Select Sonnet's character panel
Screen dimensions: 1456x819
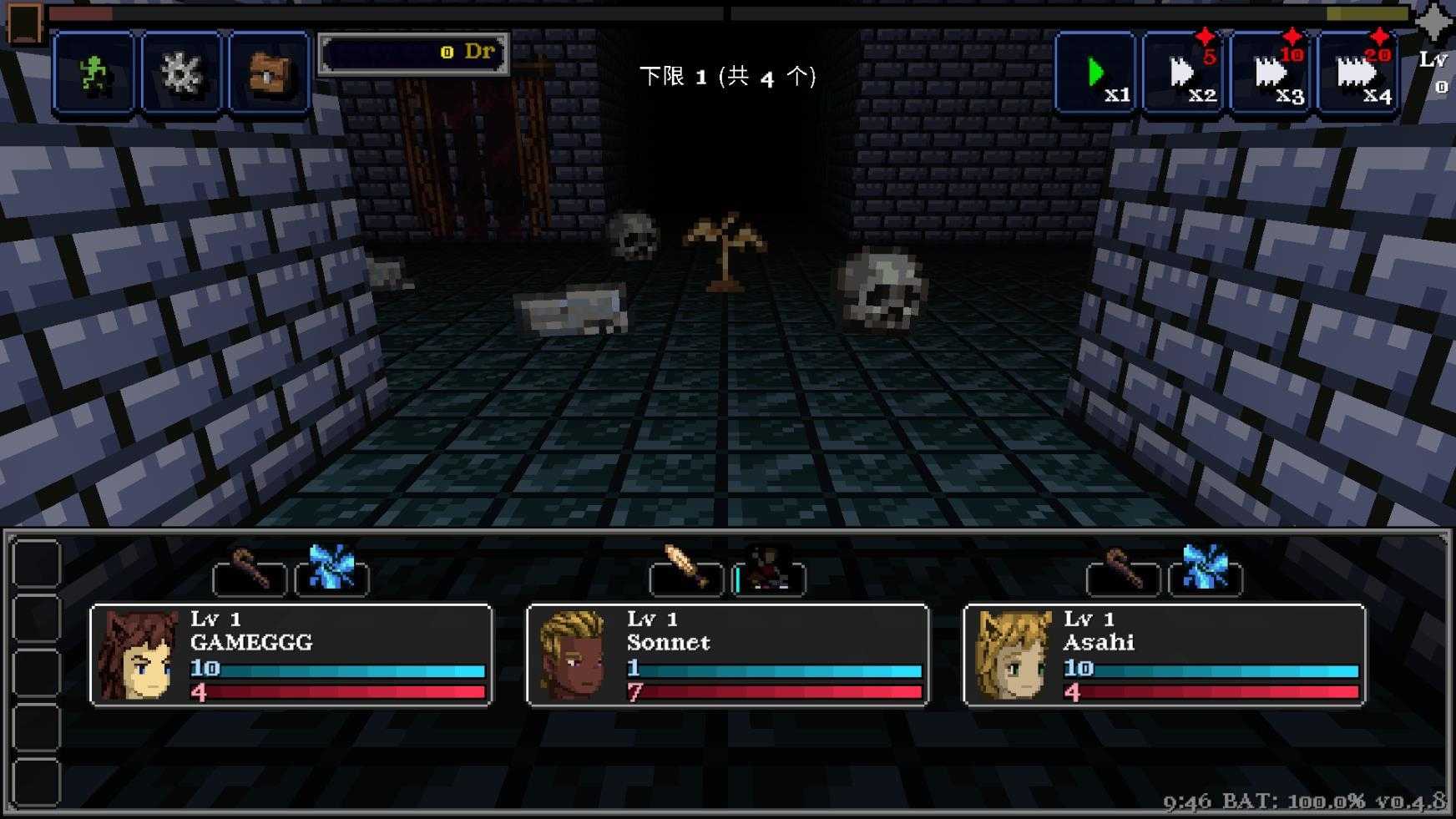tap(727, 655)
